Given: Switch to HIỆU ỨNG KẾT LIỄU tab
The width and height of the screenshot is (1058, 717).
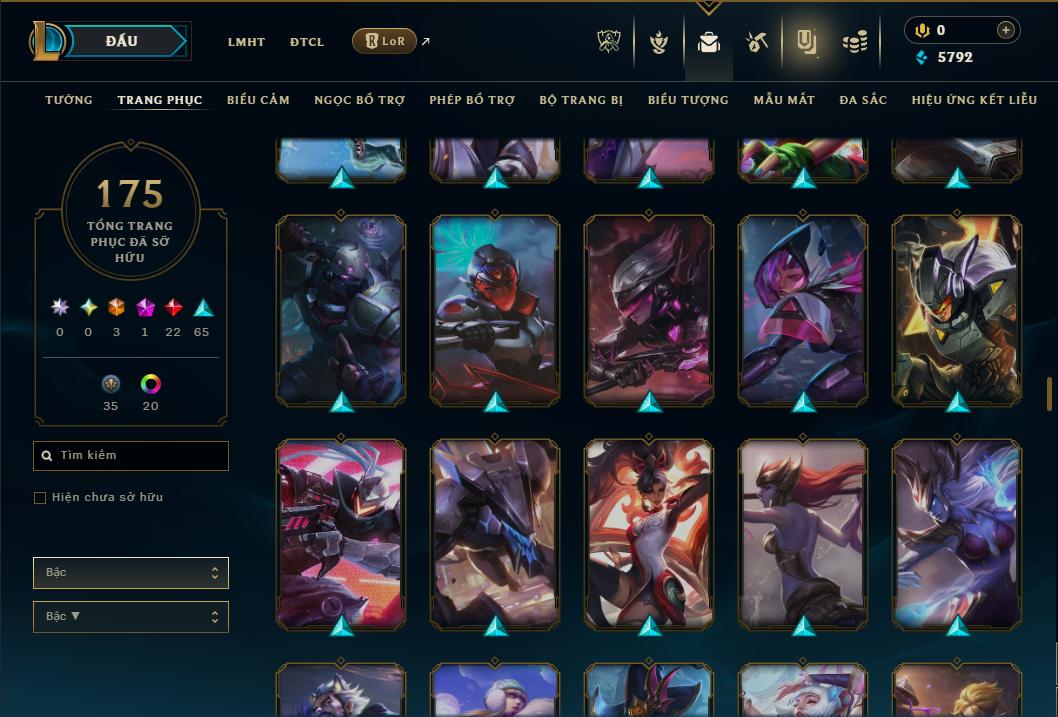Looking at the screenshot, I should [x=974, y=100].
